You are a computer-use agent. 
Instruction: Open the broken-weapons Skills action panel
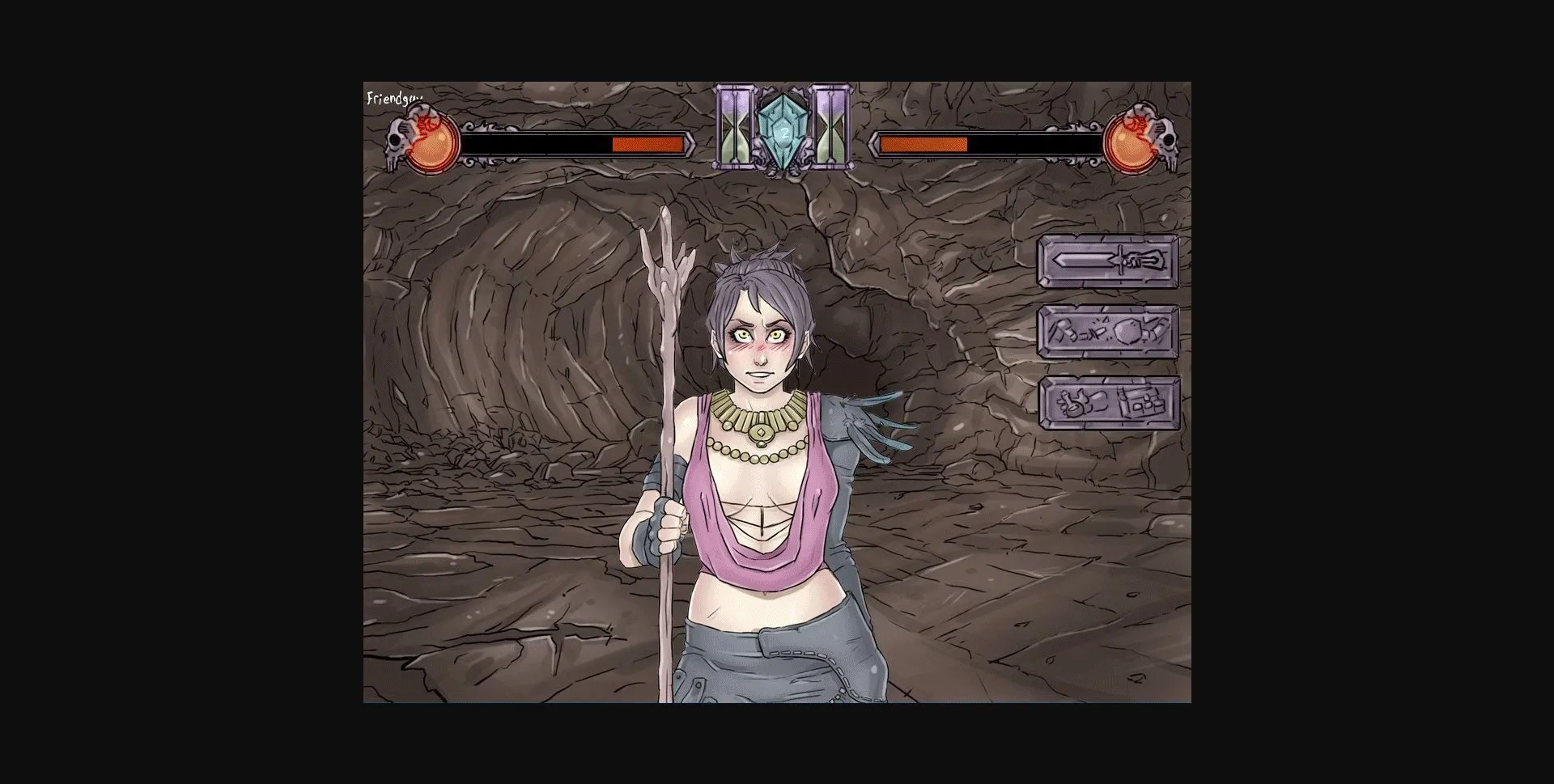point(1110,333)
